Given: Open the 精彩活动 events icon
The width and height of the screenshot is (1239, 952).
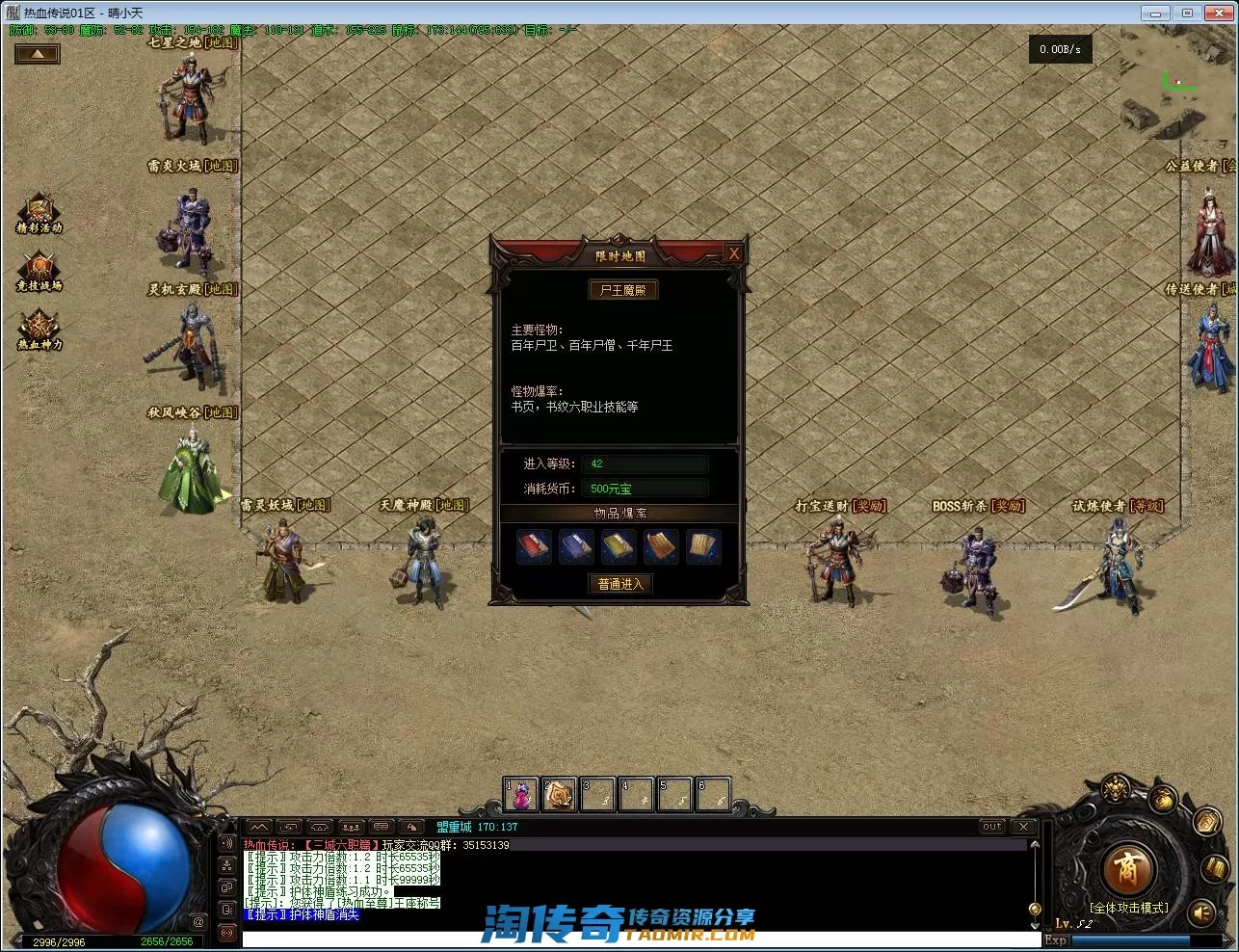Looking at the screenshot, I should click(x=40, y=214).
